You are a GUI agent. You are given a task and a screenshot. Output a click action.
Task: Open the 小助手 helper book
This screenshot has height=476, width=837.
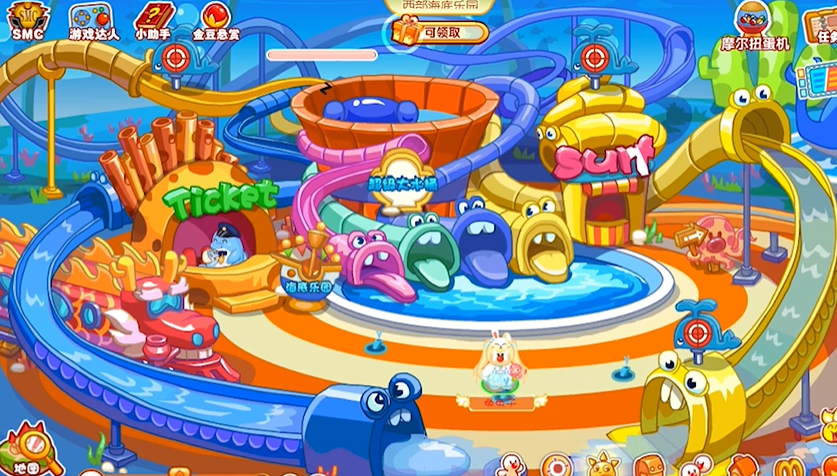152,19
